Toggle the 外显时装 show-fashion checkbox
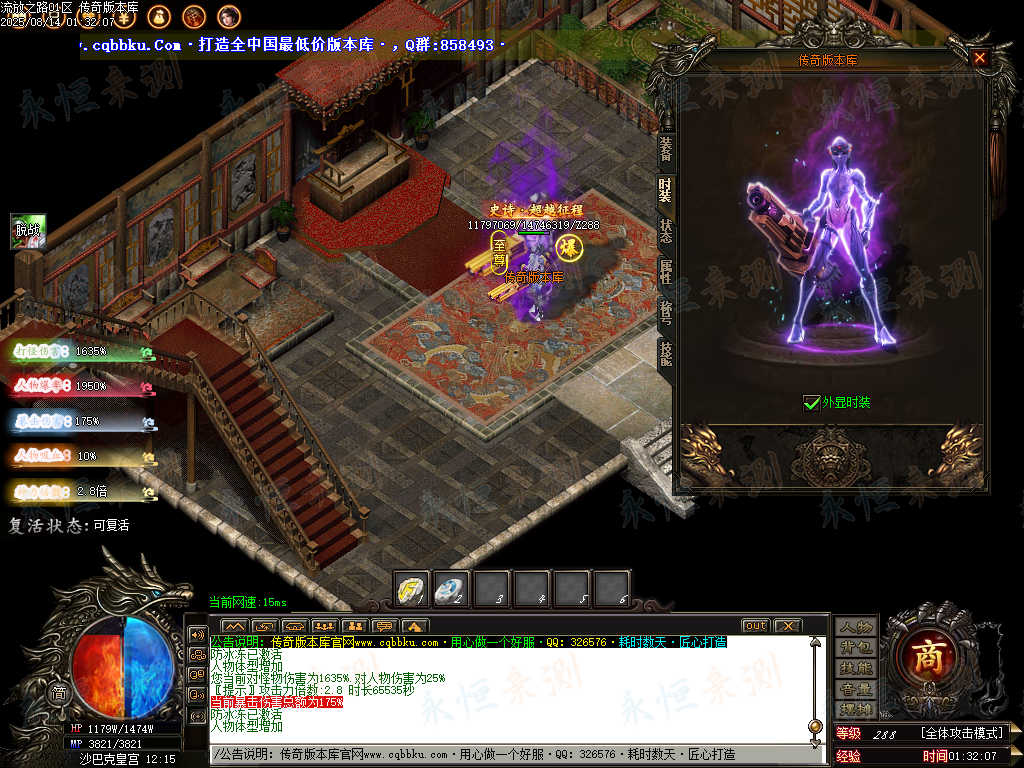 pos(812,403)
